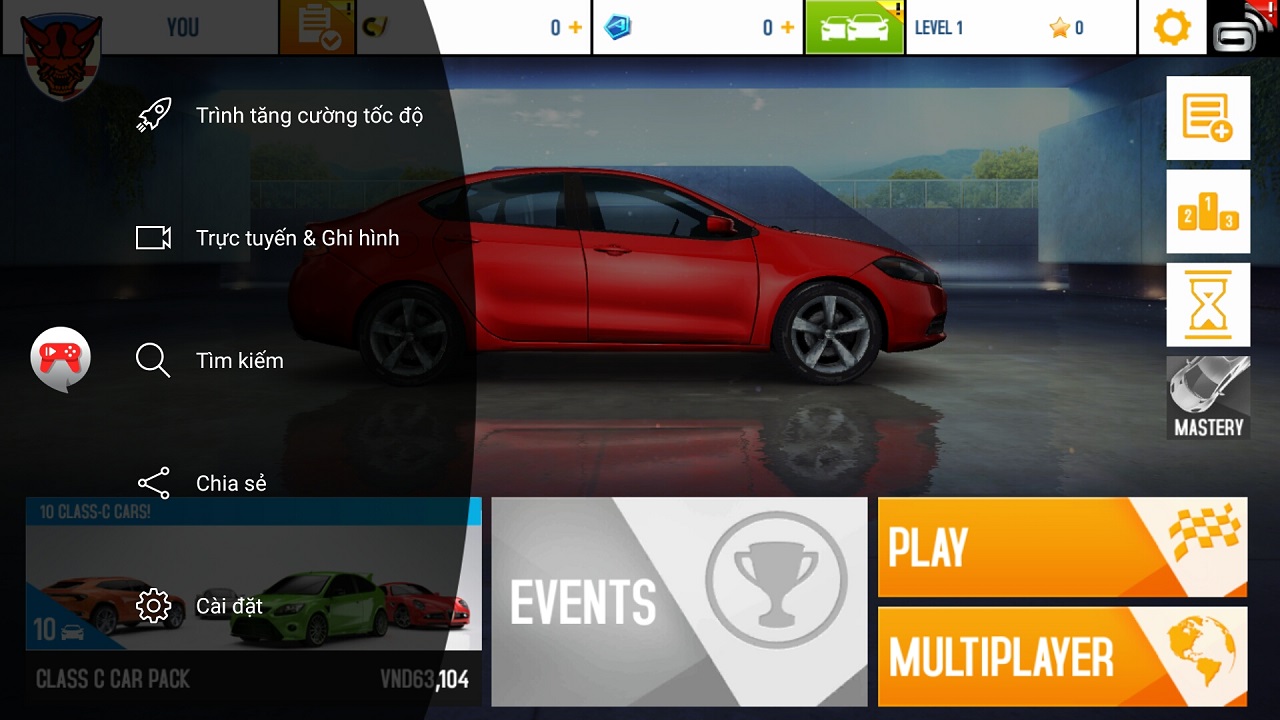Click the Gameloft logo icon
The width and height of the screenshot is (1280, 720).
1240,27
